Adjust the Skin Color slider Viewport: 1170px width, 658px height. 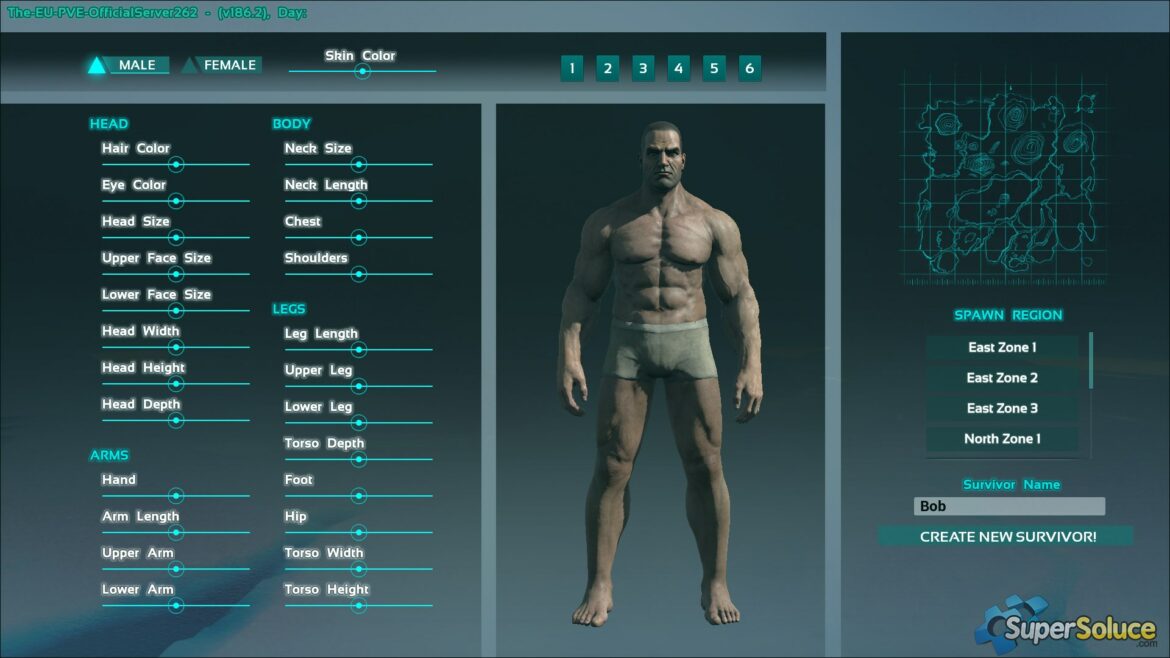[x=363, y=71]
